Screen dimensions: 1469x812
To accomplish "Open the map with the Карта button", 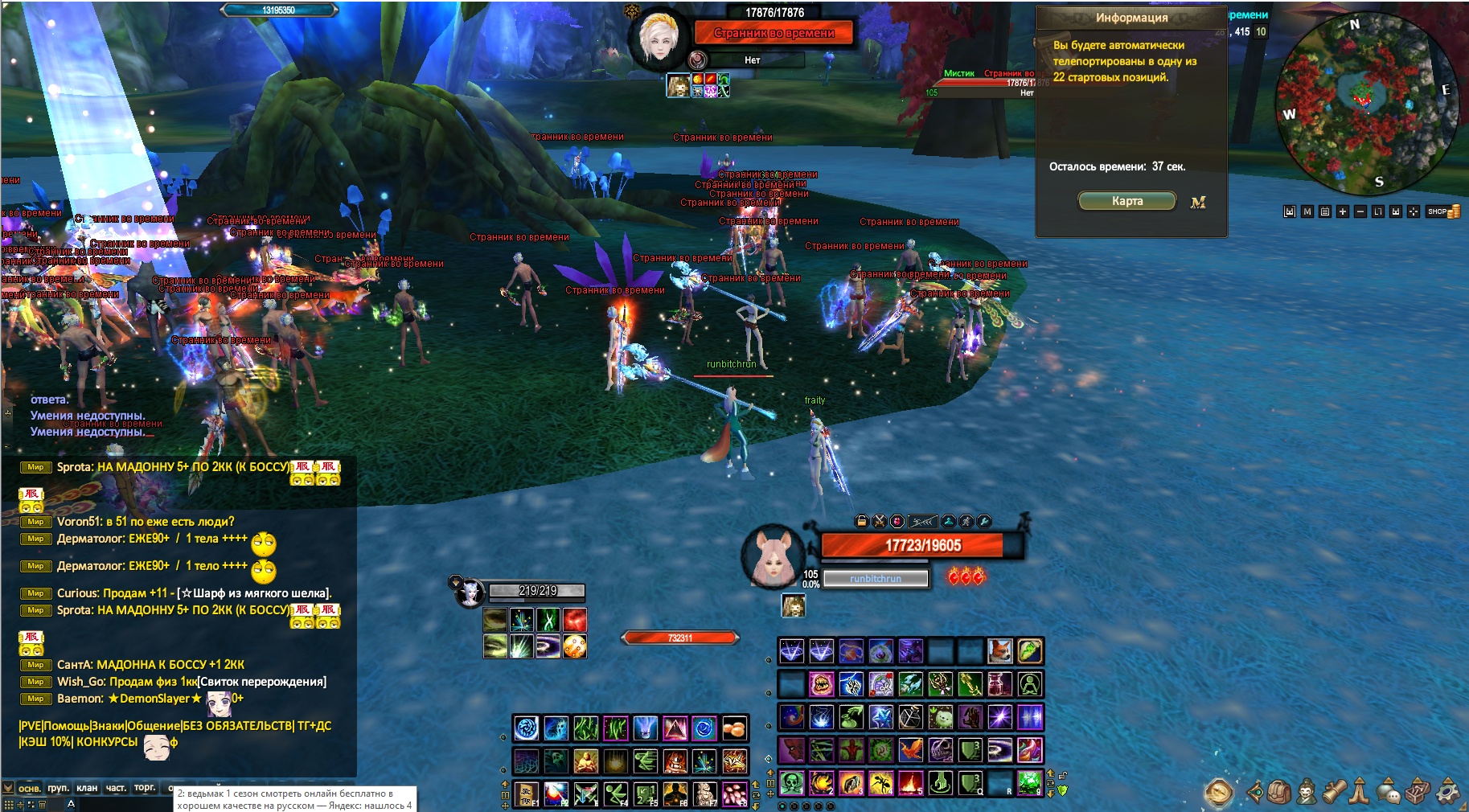I will pyautogui.click(x=1126, y=201).
